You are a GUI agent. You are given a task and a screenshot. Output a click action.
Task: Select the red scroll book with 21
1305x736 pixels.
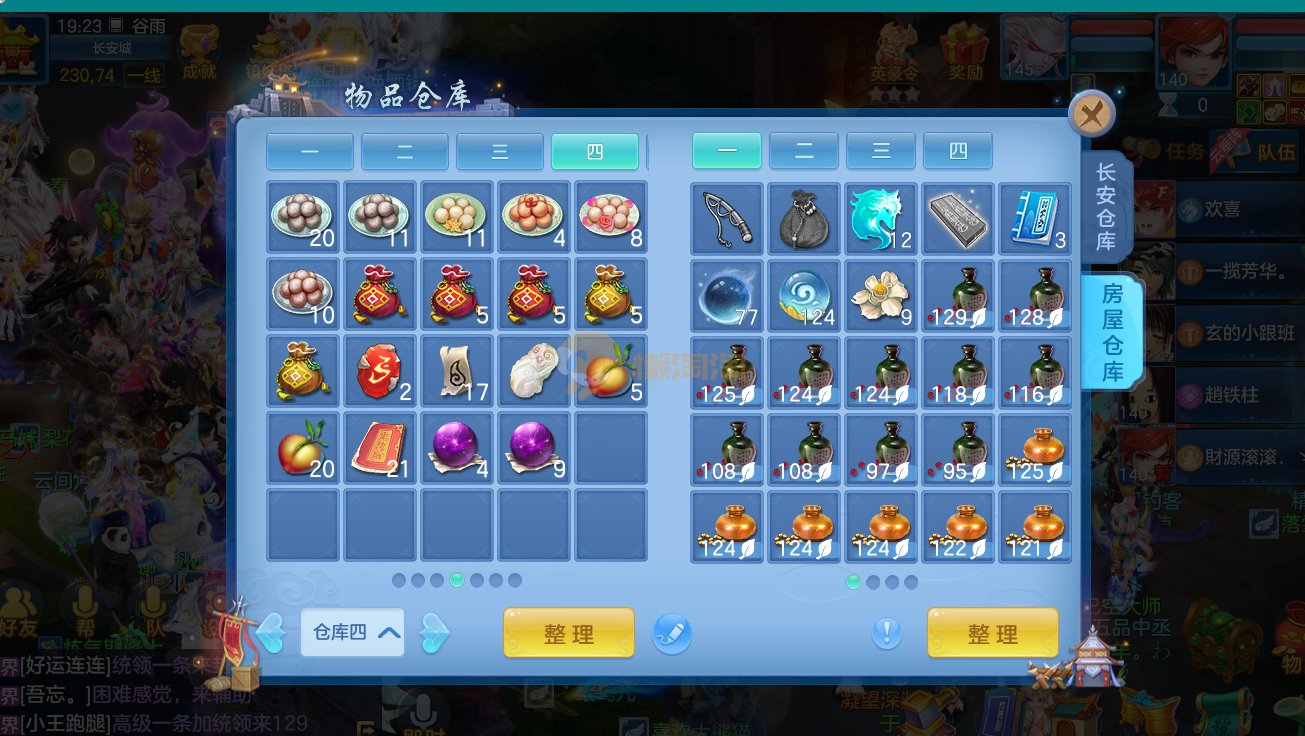[x=380, y=449]
